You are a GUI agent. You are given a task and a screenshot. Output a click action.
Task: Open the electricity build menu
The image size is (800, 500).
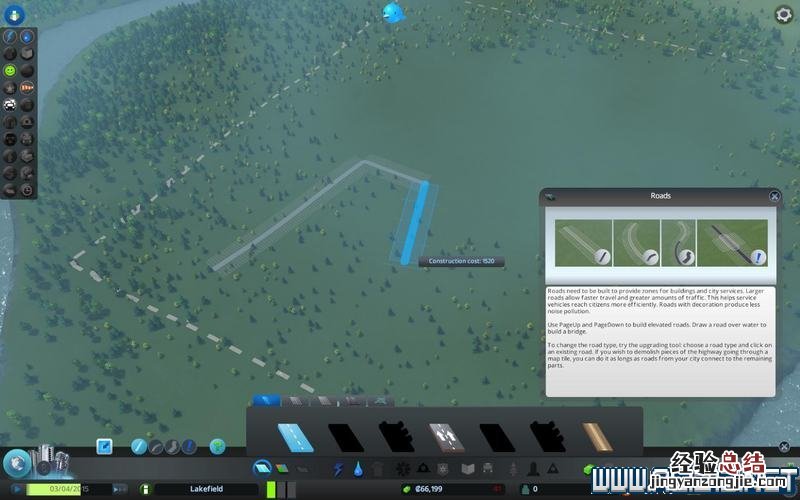pyautogui.click(x=338, y=468)
